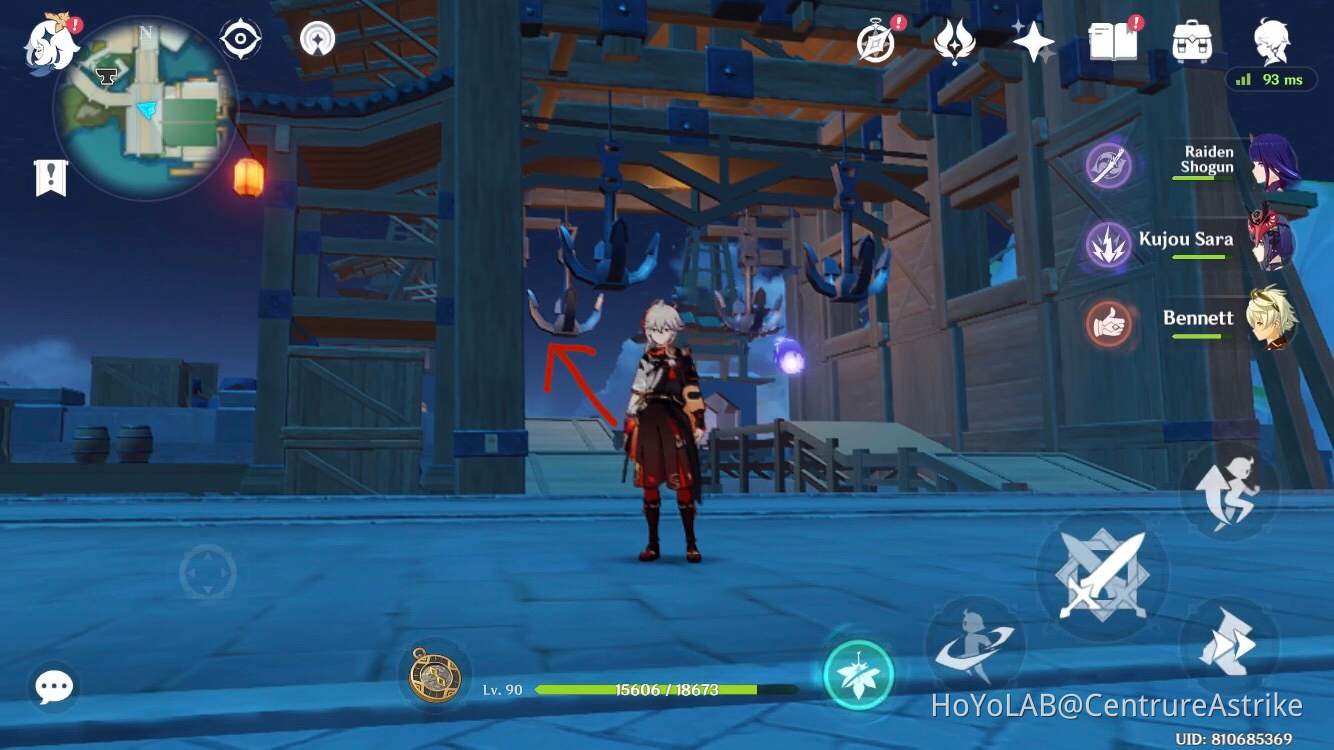Open the full map via the minimap
Image resolution: width=1334 pixels, height=750 pixels.
pos(145,110)
